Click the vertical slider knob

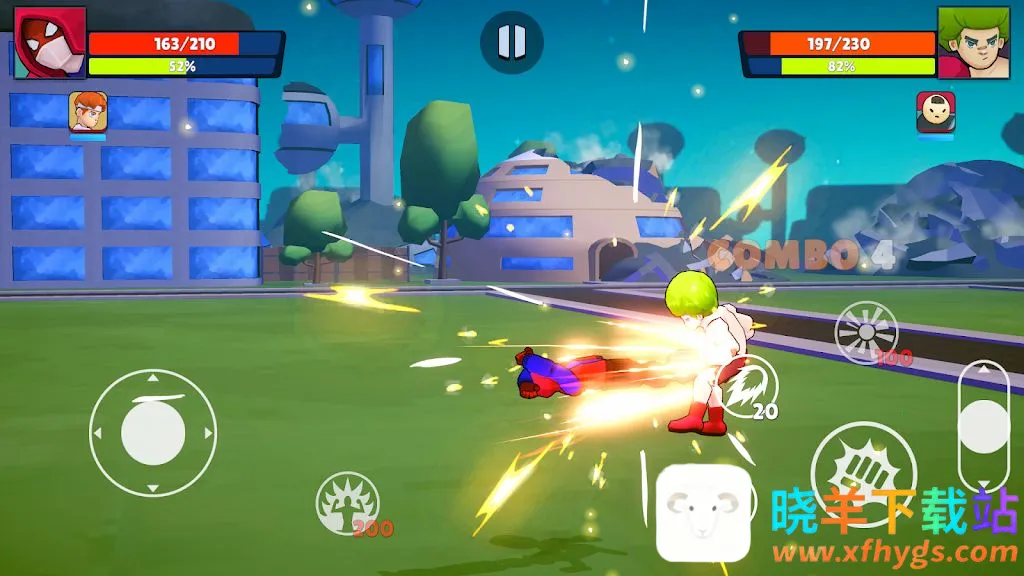983,427
